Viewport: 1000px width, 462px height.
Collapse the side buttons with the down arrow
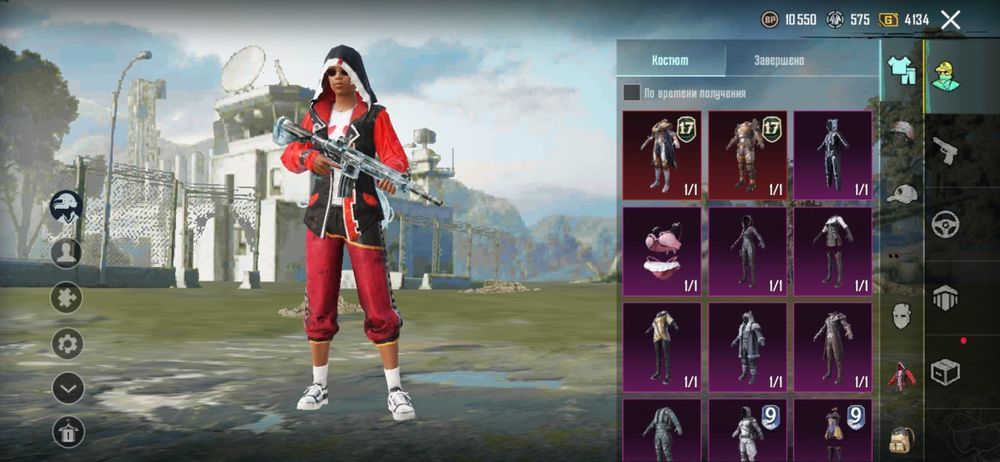[x=67, y=388]
